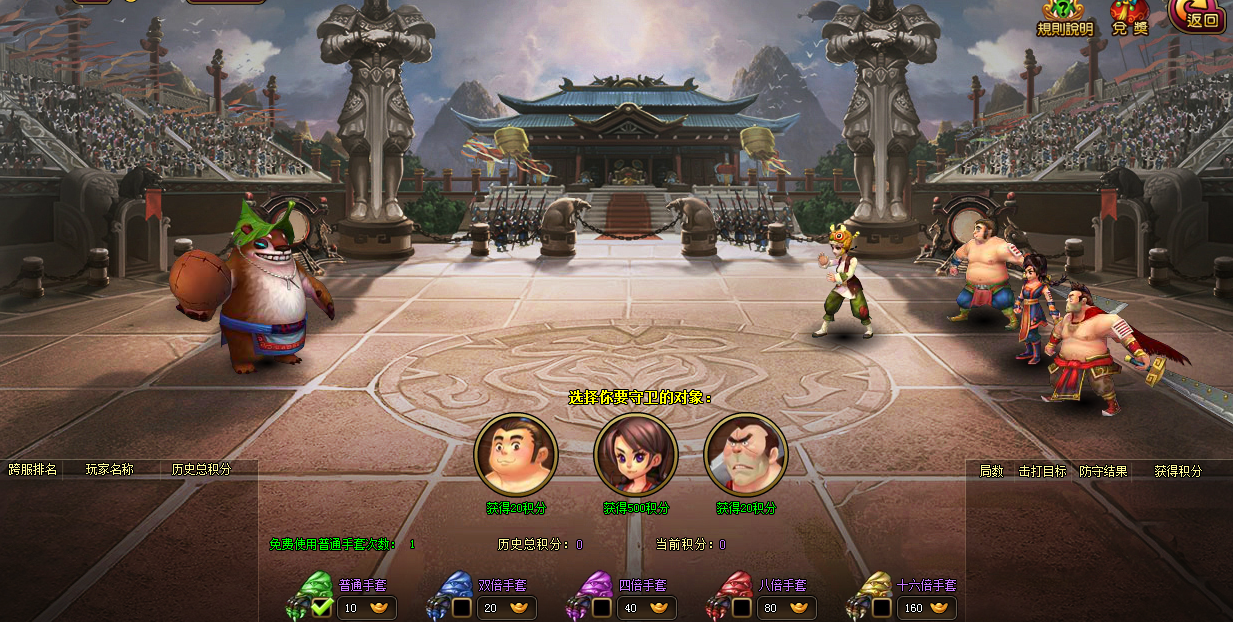Enable the 双倍手套 double glove checkbox

[x=461, y=607]
